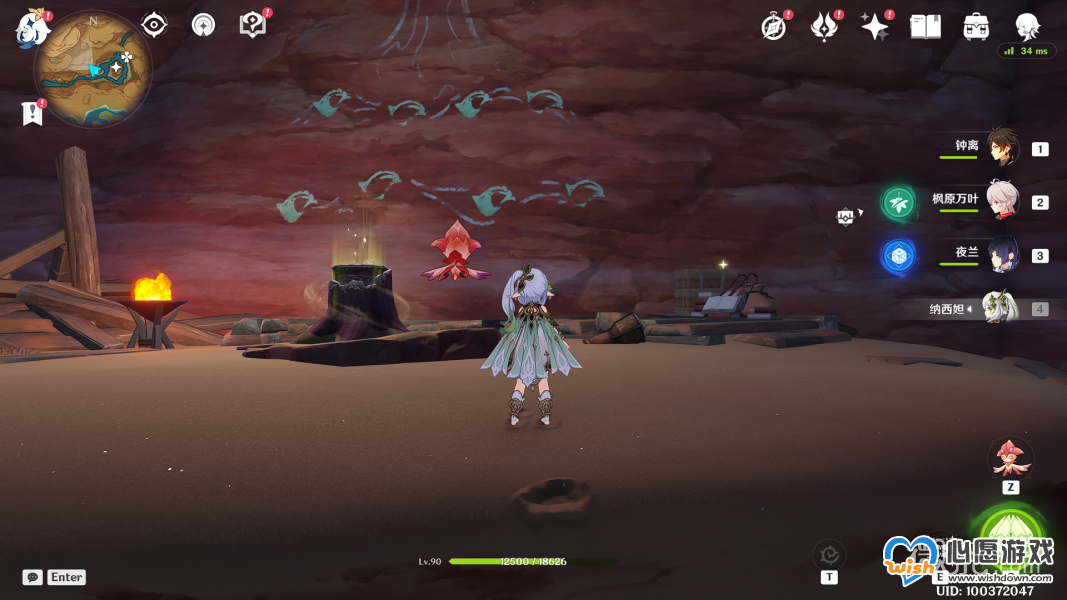Open the minimap

pyautogui.click(x=92, y=68)
